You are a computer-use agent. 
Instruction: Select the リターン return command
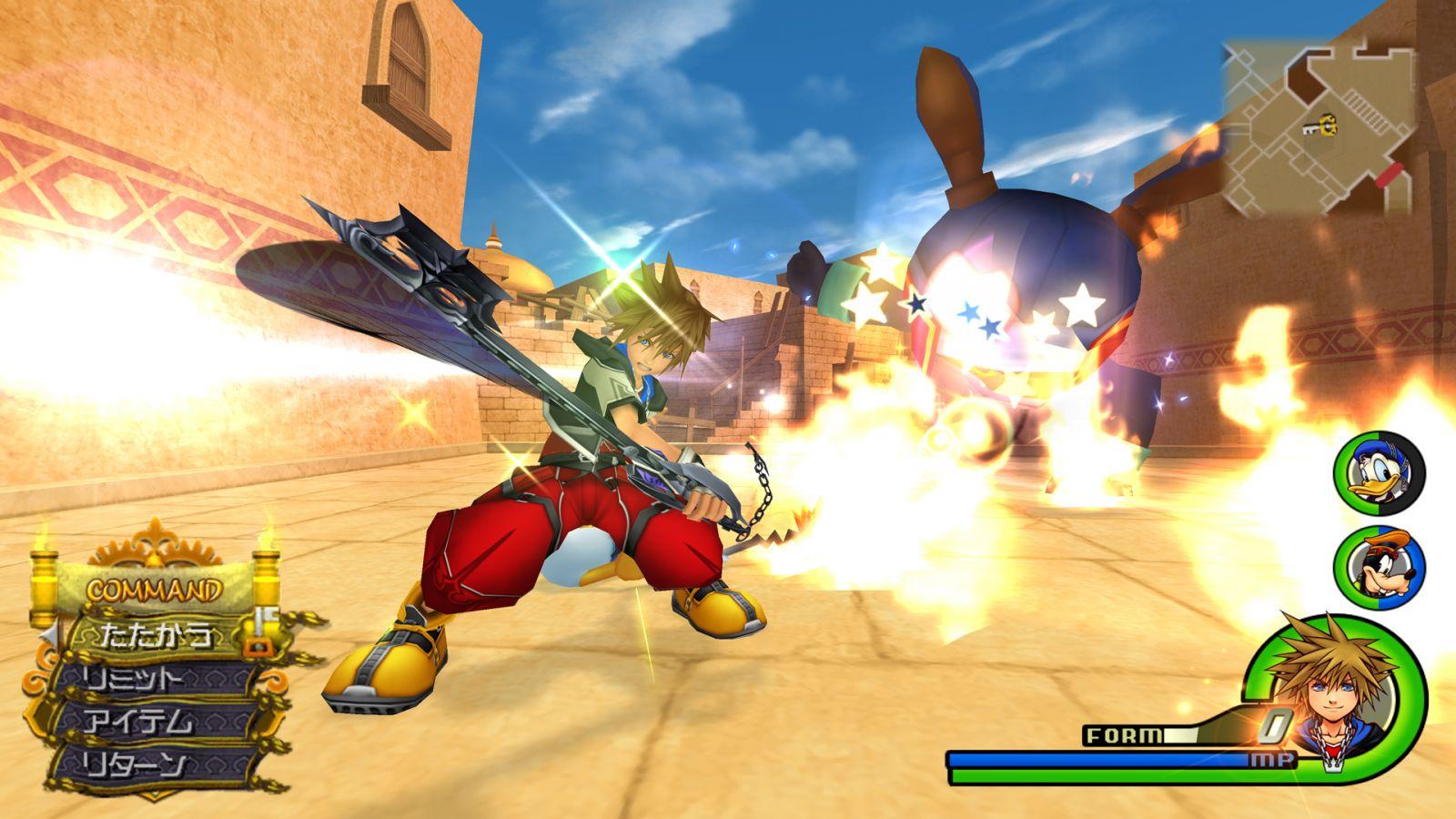pos(146,764)
